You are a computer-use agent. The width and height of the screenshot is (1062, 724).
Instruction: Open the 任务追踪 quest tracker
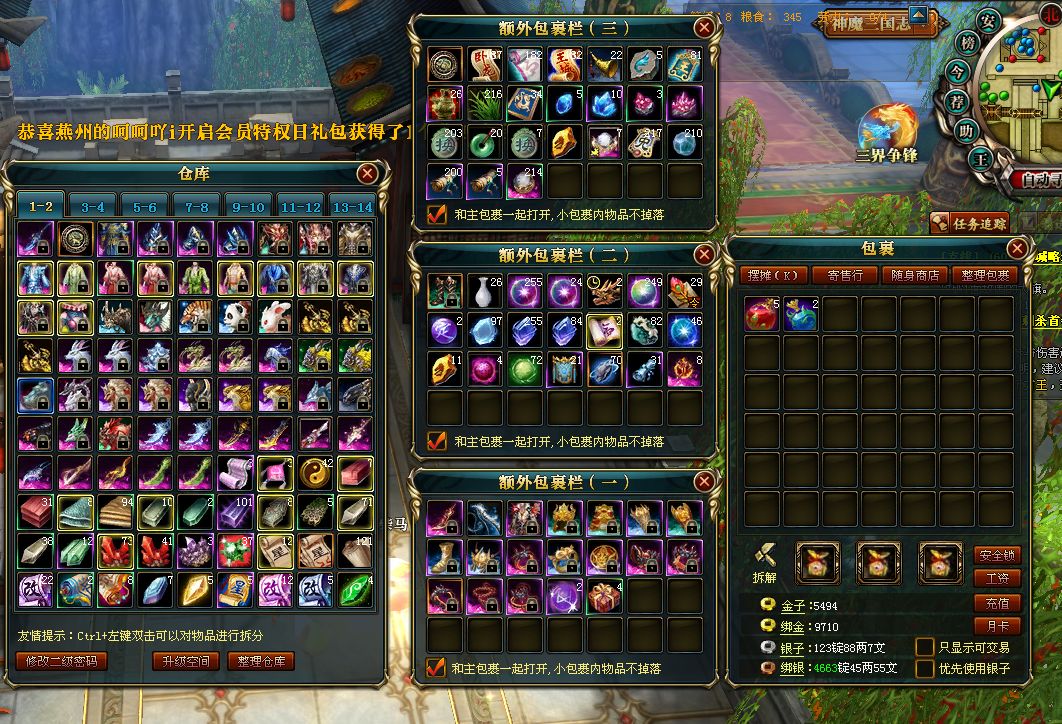click(x=969, y=223)
